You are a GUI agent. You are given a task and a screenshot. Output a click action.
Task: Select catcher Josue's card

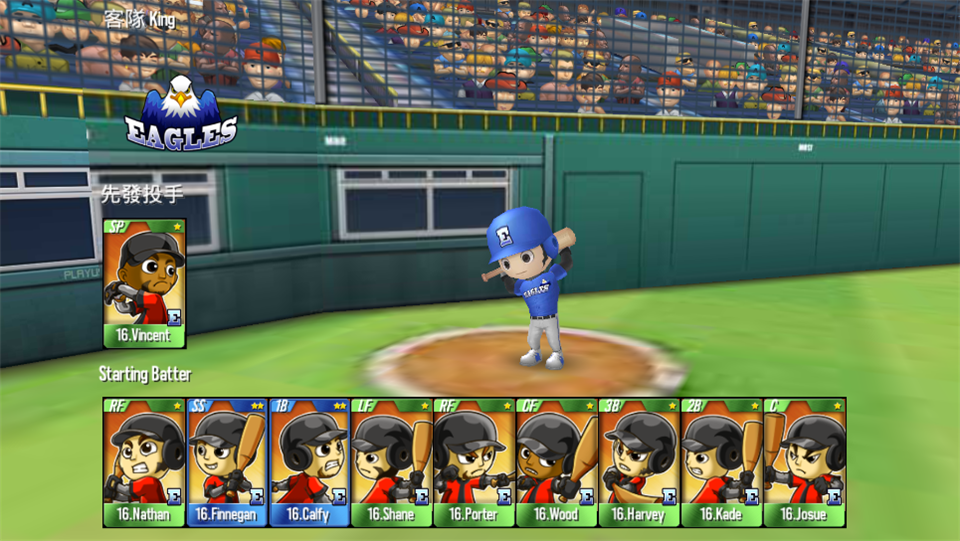pos(804,462)
